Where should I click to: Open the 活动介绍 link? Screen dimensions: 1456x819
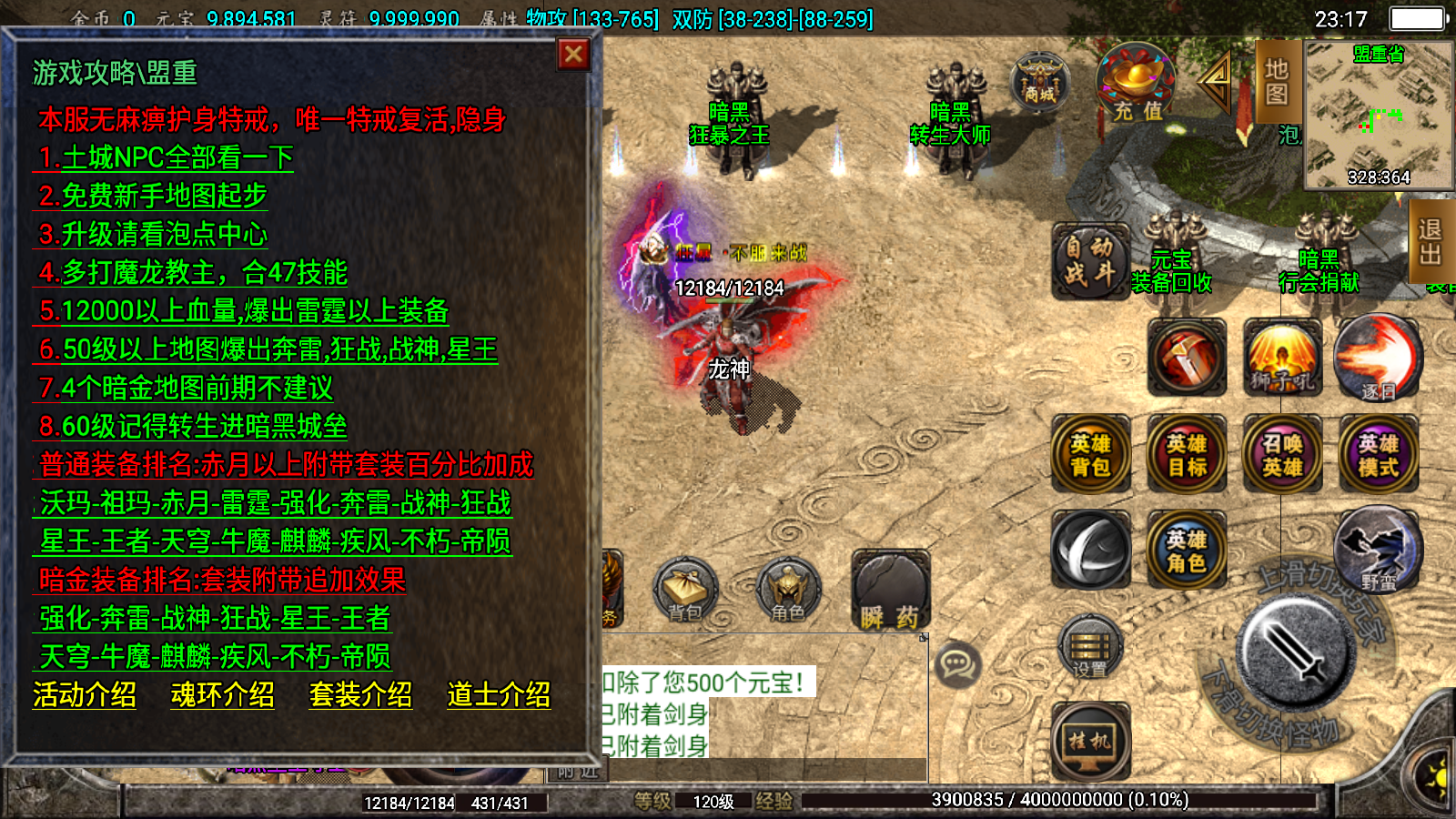tap(85, 695)
